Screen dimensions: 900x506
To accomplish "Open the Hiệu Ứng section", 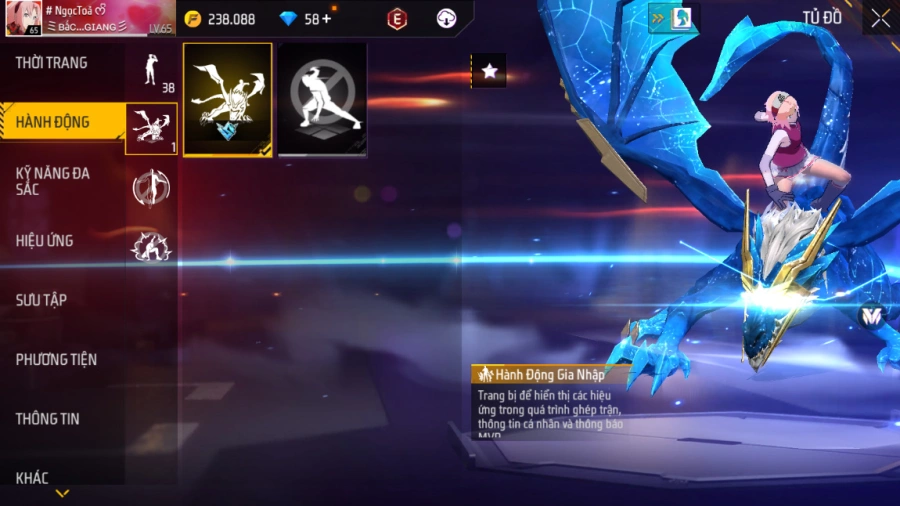I will click(45, 241).
